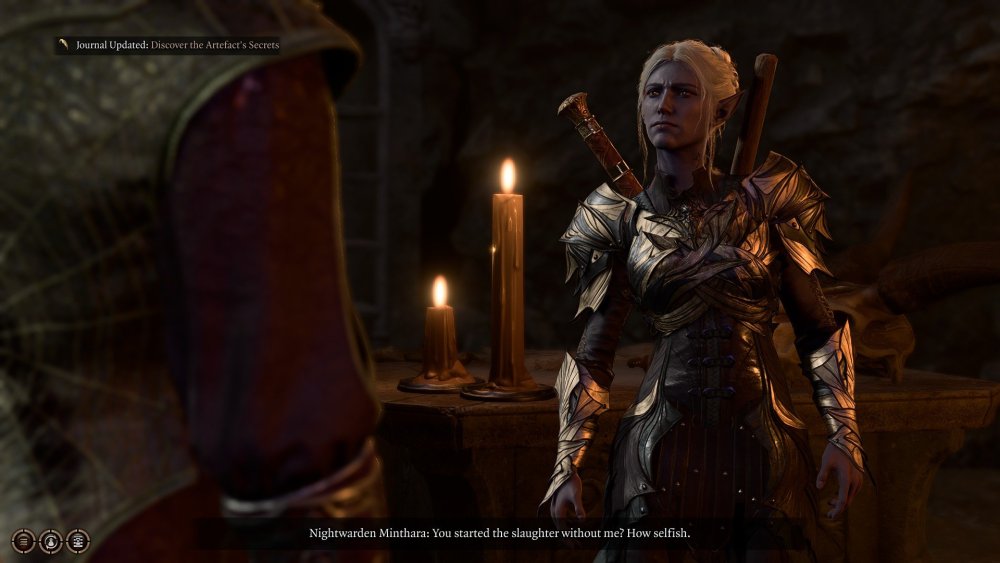Click the character swap icon in dialogue

50,541
